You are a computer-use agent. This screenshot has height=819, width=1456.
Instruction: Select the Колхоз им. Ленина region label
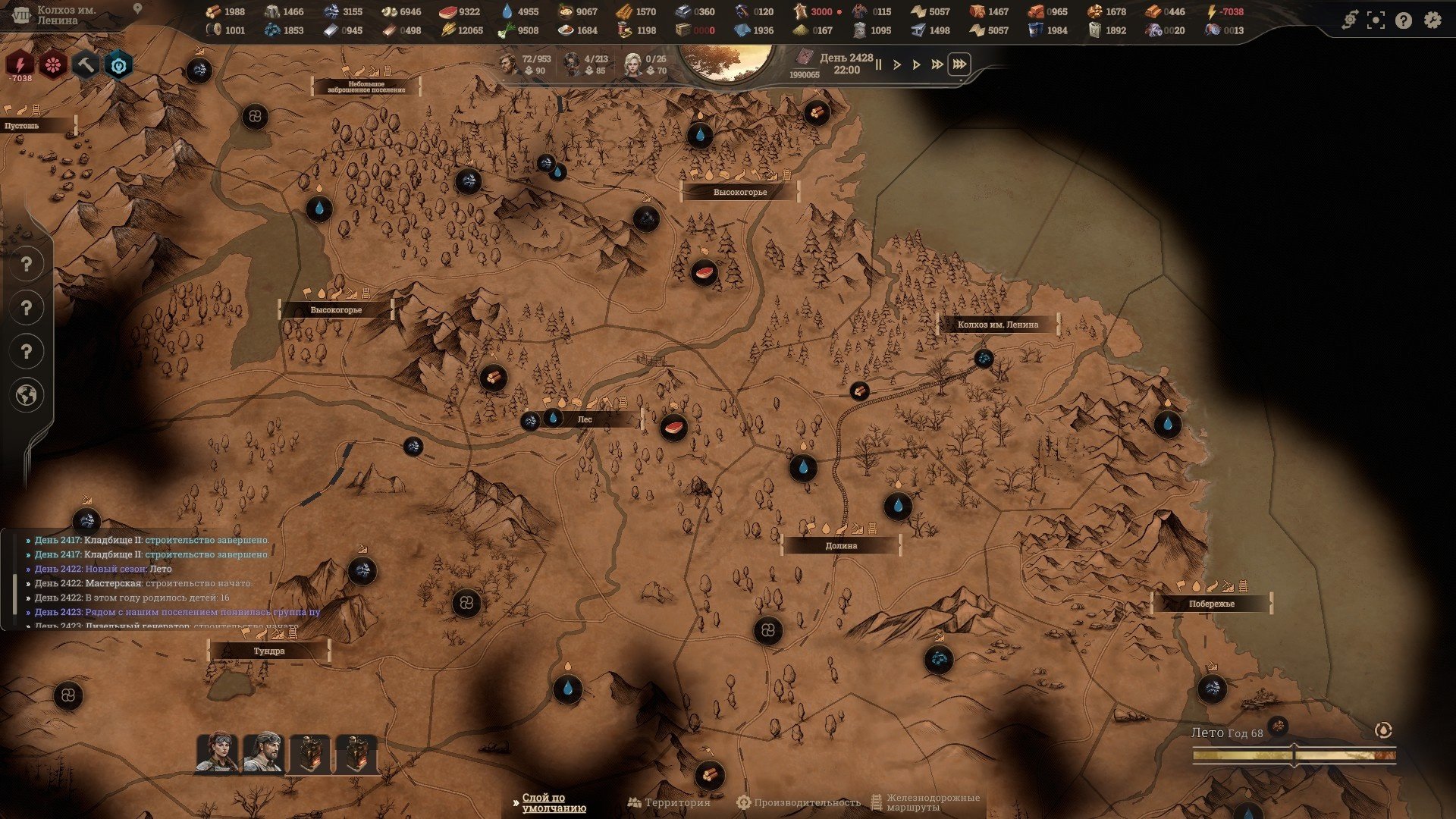point(998,325)
